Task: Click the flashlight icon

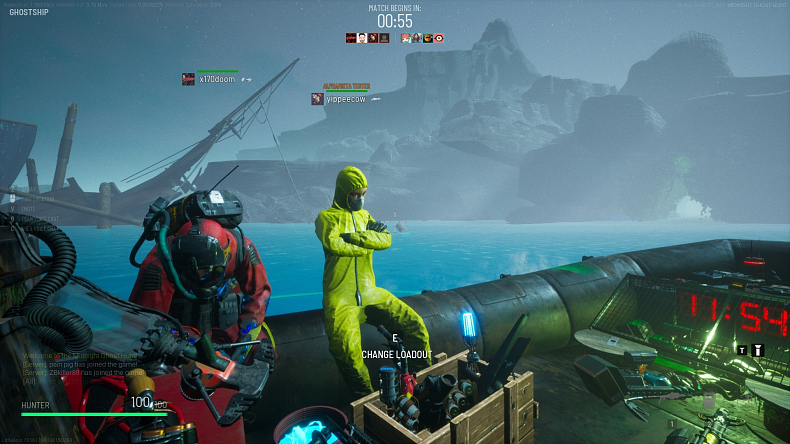Action: click(758, 349)
